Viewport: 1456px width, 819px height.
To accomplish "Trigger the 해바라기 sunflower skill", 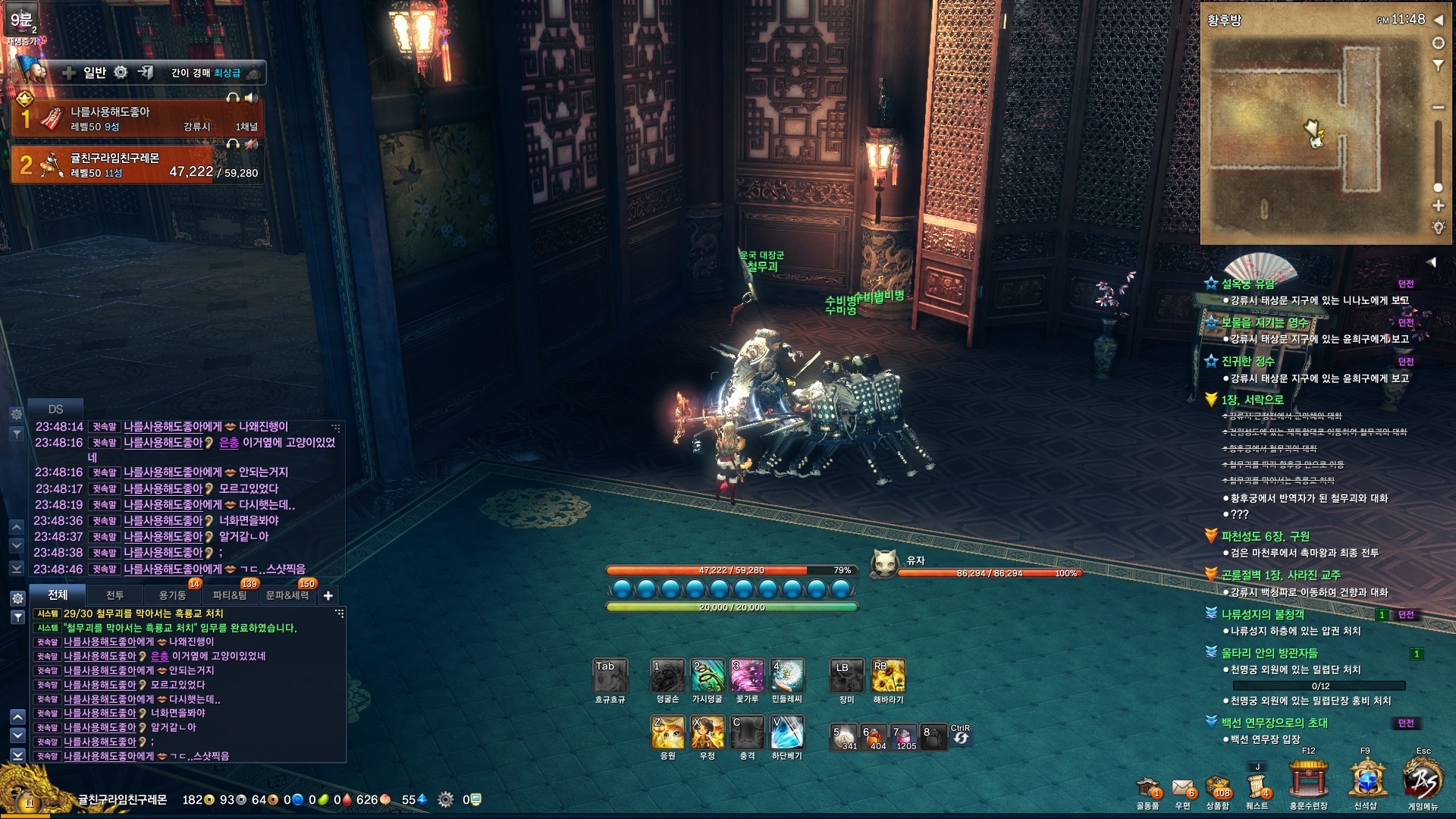I will tap(887, 675).
